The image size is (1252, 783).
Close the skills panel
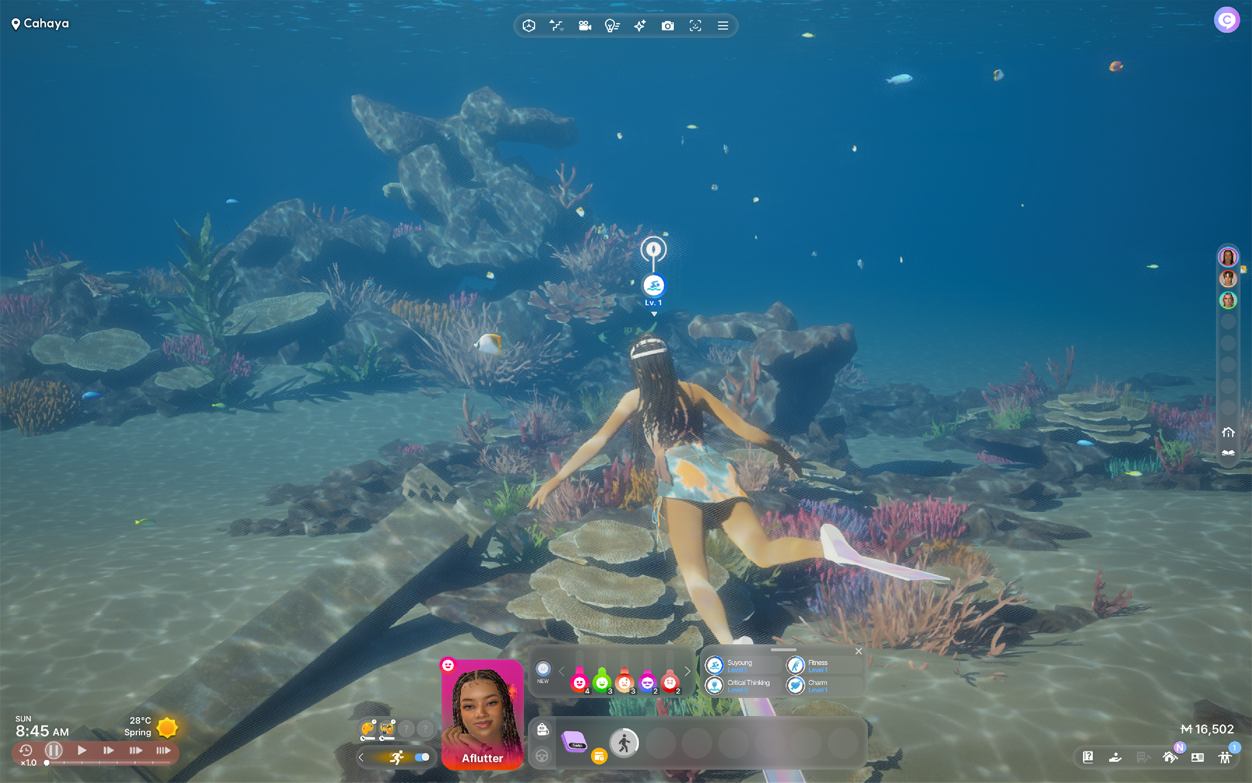(858, 651)
